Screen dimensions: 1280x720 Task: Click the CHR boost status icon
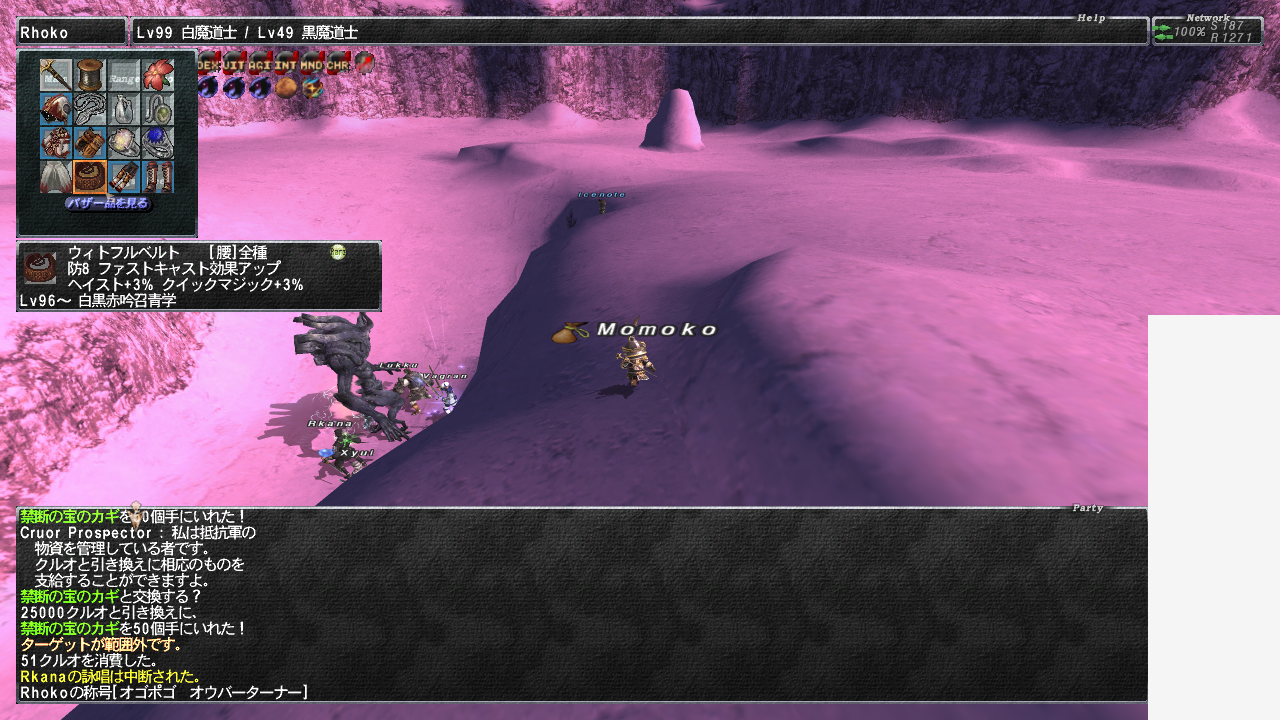tap(338, 63)
